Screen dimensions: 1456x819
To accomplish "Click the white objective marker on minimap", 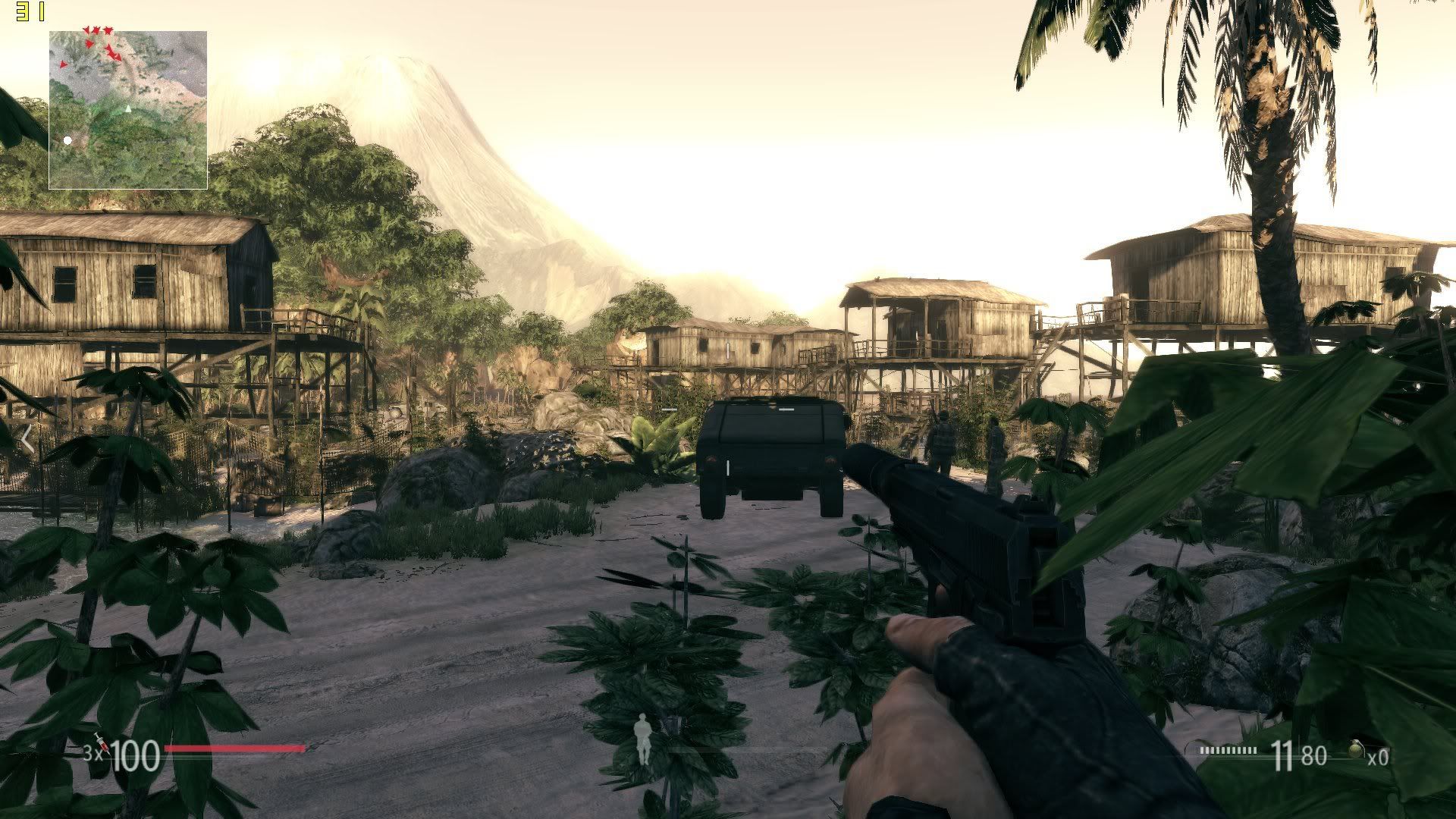I will point(67,140).
